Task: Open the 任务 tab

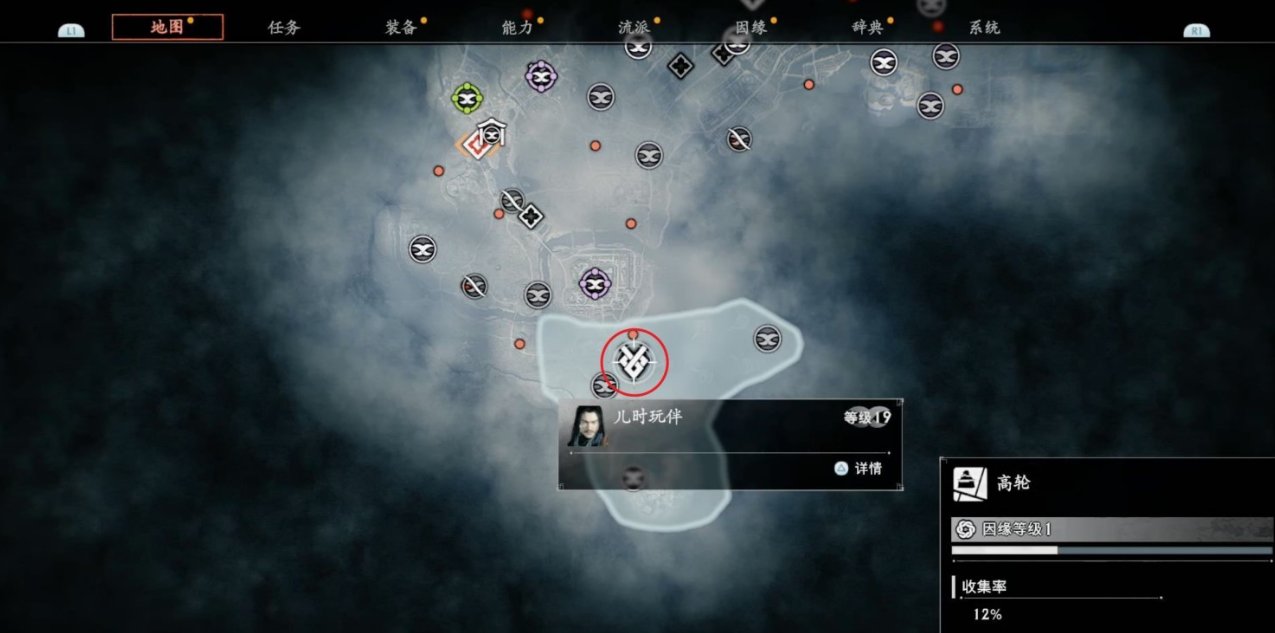Action: [x=284, y=27]
